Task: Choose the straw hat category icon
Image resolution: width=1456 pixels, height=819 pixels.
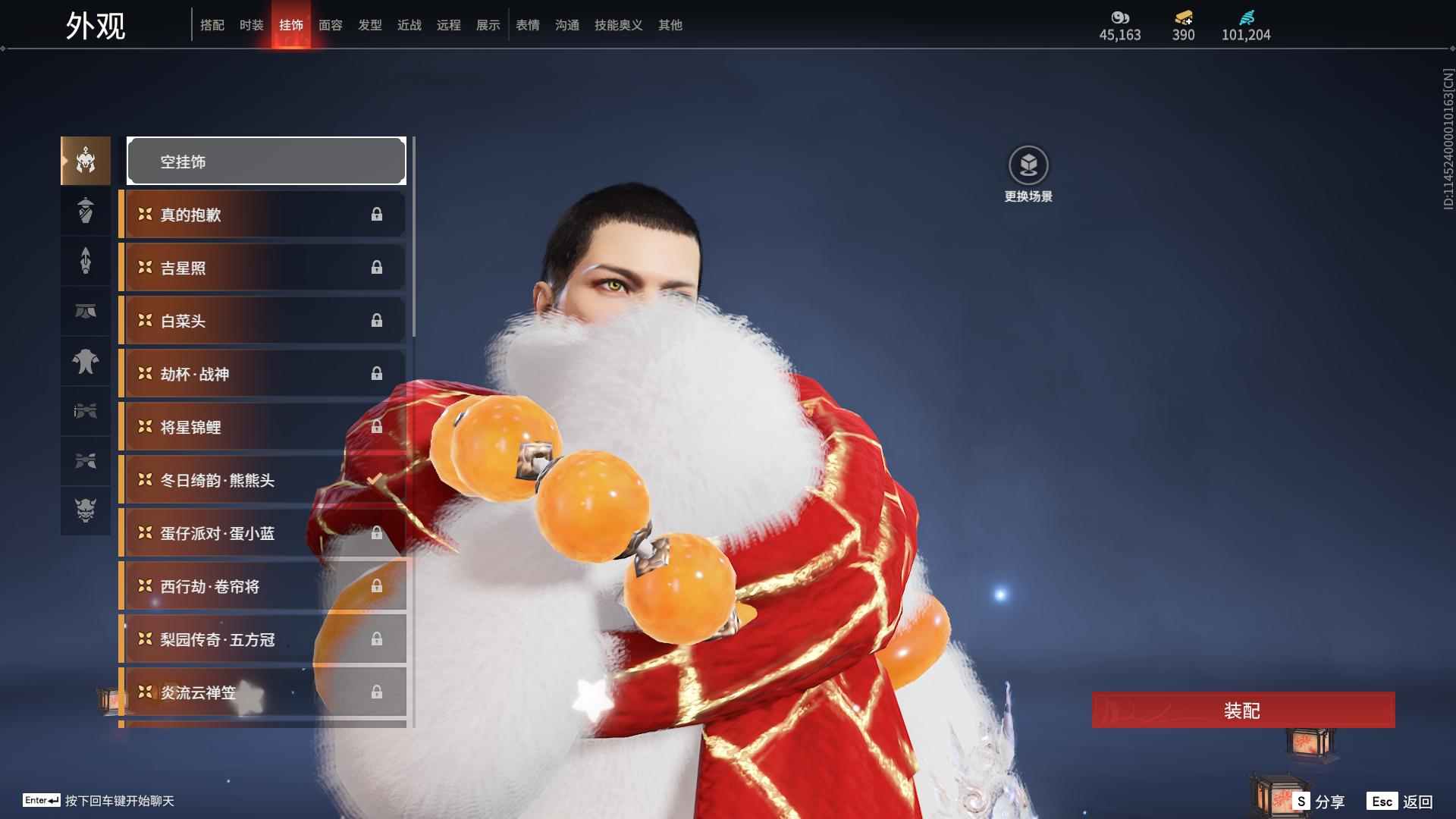Action: tap(86, 211)
